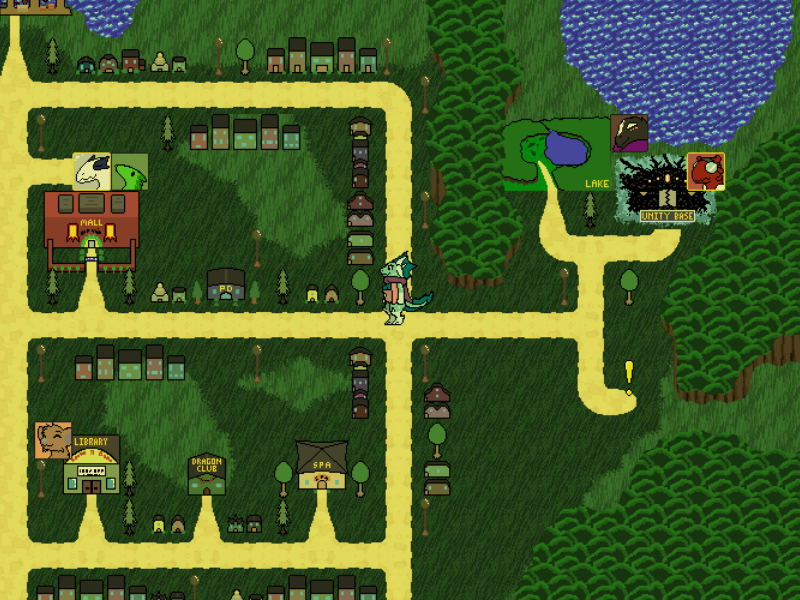Select the white dragon portrait above the Mall

91,171
